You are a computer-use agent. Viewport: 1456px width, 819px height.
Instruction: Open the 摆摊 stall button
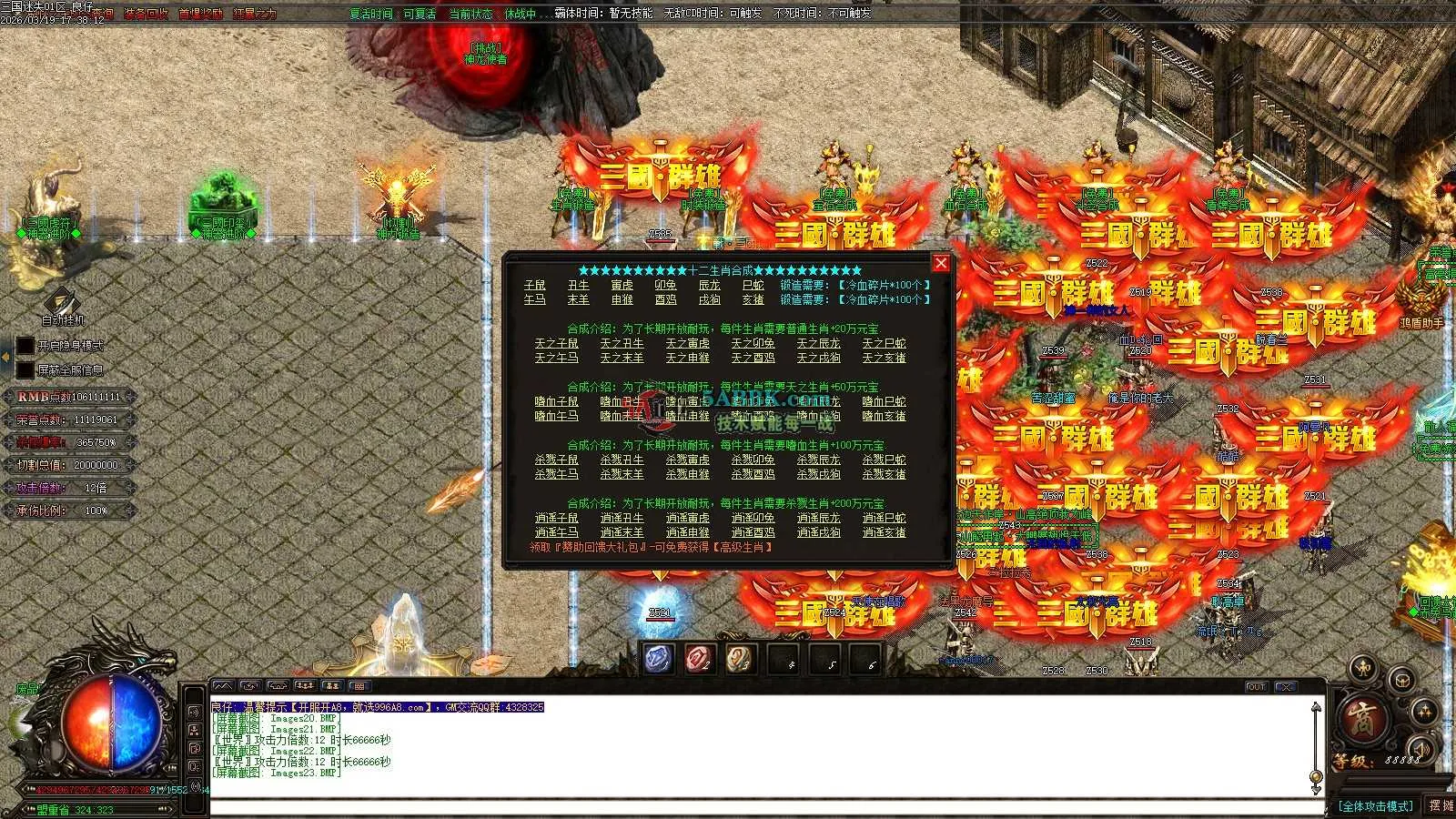[1441, 806]
